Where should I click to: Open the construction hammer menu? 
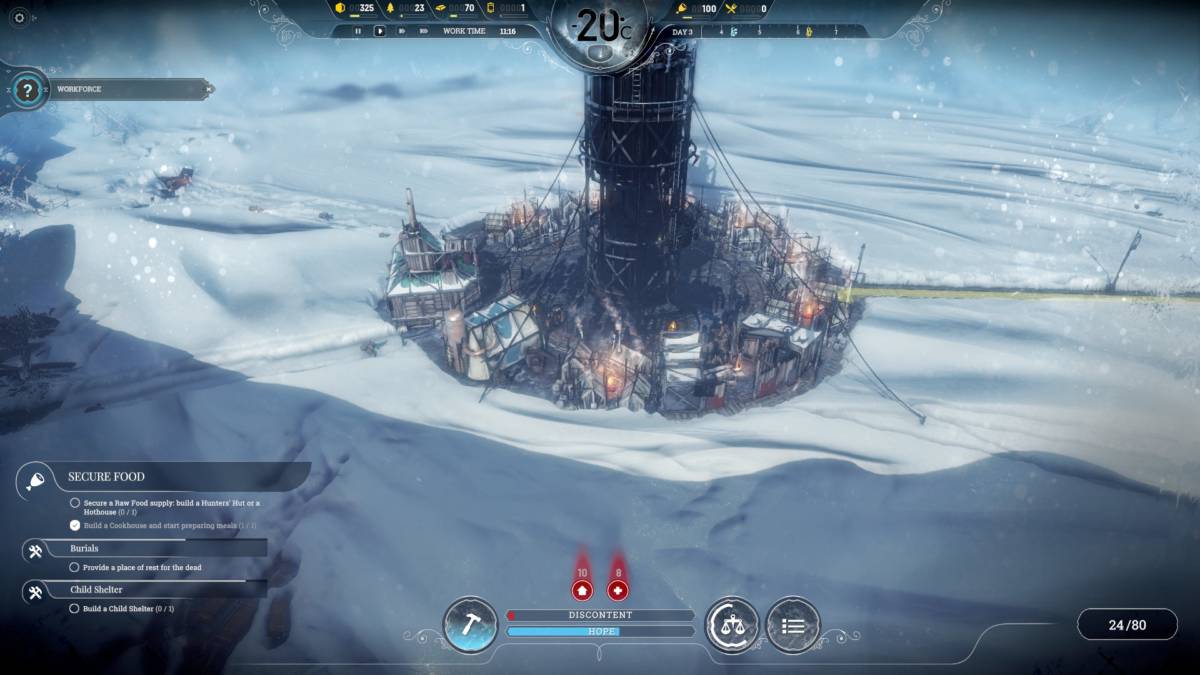tap(470, 625)
